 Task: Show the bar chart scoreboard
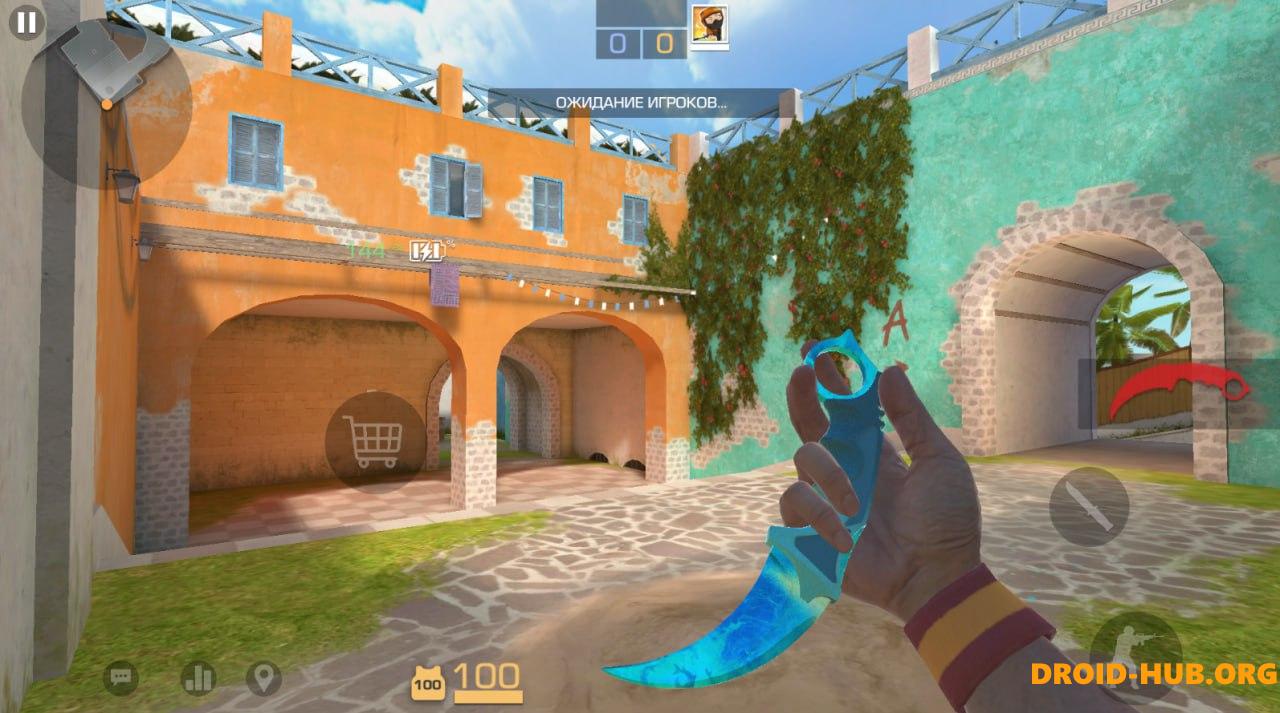(198, 679)
